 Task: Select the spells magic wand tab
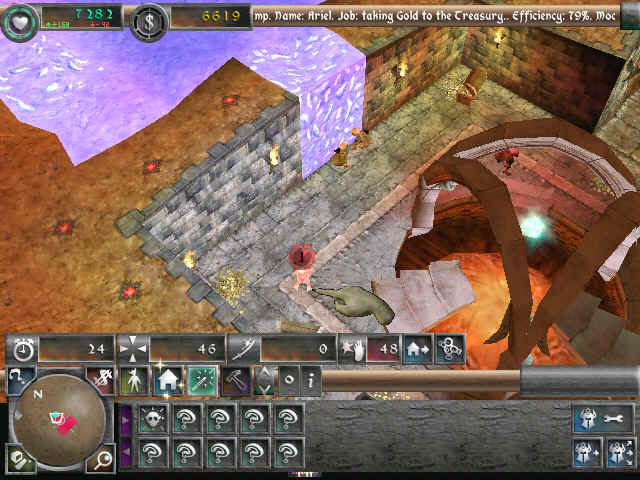(x=203, y=380)
